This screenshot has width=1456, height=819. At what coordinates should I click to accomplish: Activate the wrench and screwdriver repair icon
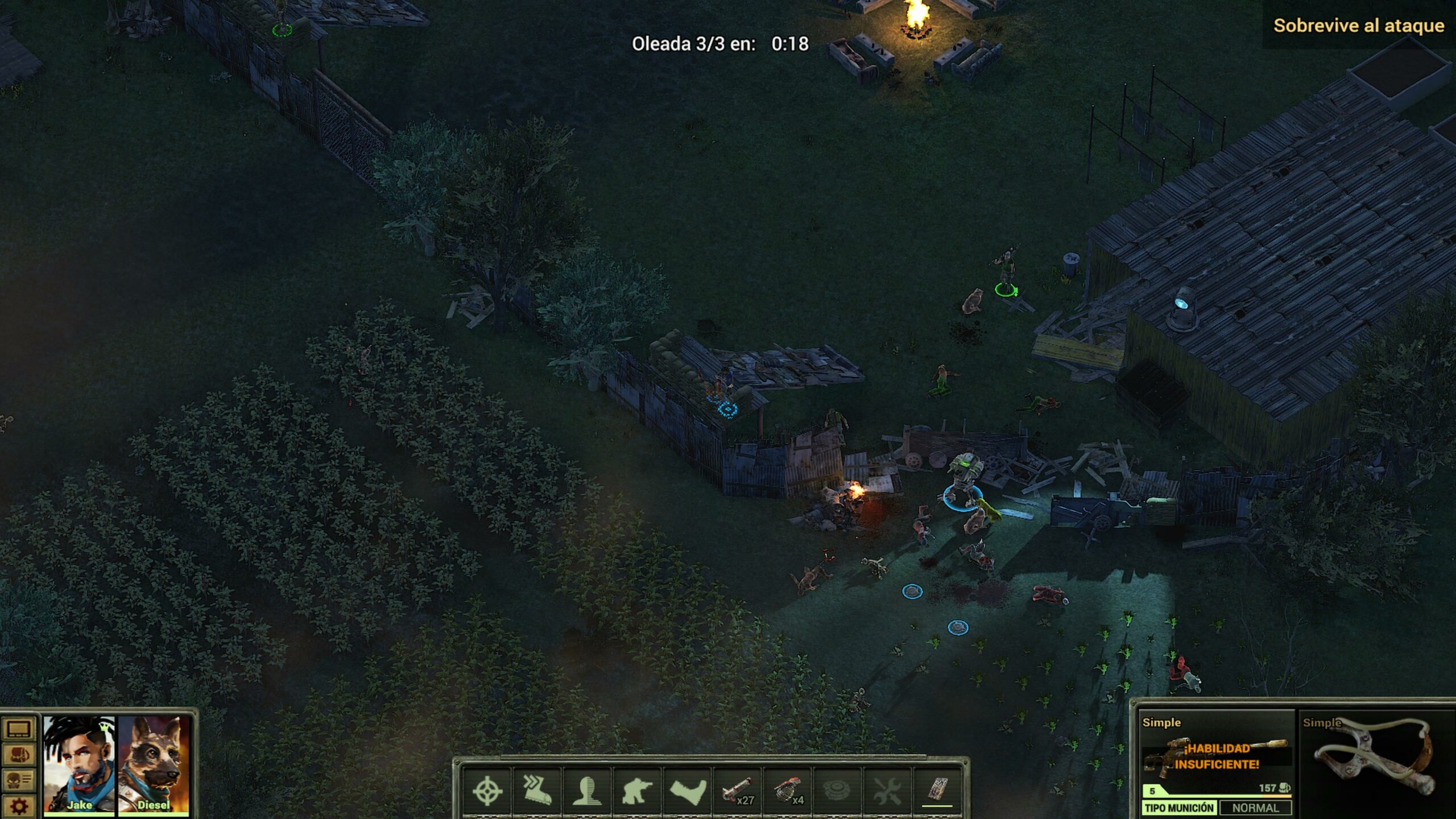point(887,791)
